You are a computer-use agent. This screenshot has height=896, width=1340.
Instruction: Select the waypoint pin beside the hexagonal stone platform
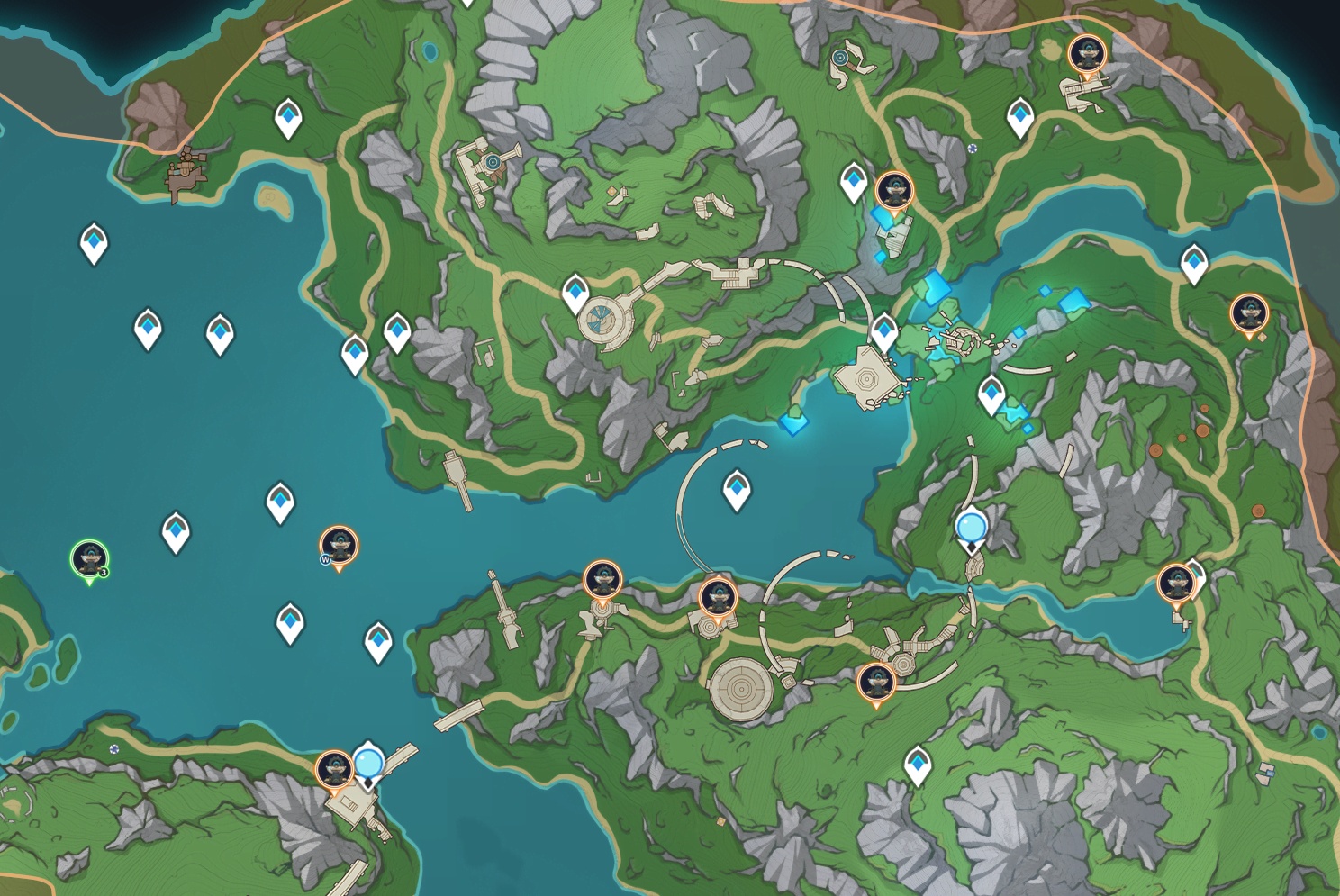pyautogui.click(x=883, y=331)
